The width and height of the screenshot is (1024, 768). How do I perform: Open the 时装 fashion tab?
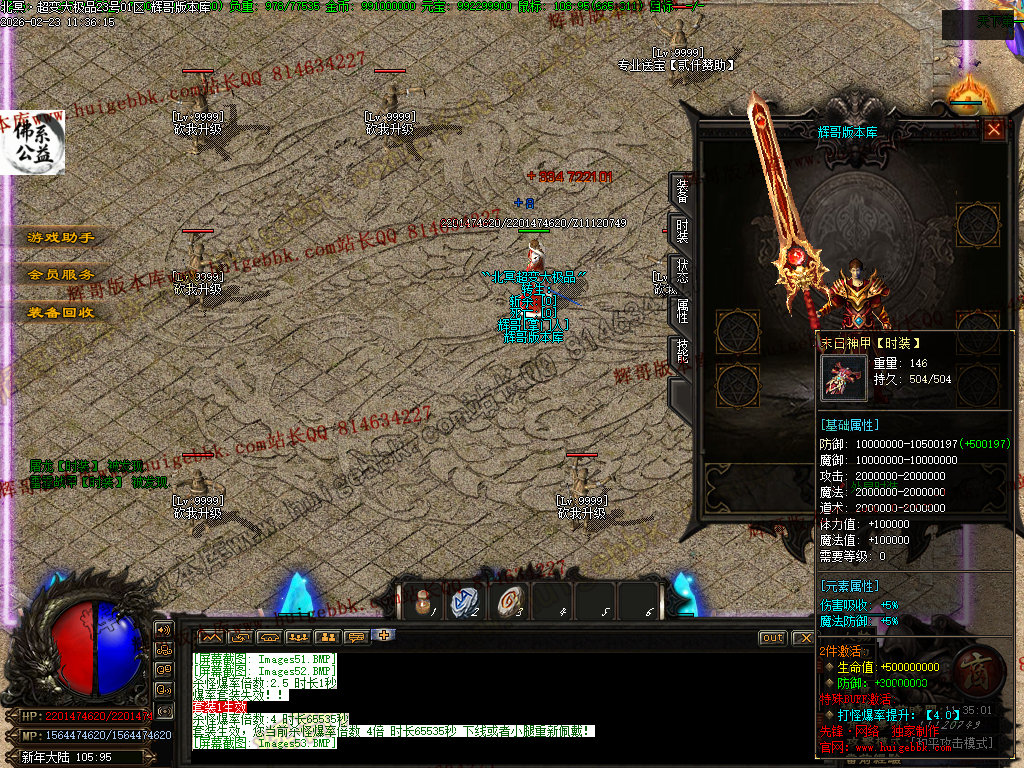(681, 232)
